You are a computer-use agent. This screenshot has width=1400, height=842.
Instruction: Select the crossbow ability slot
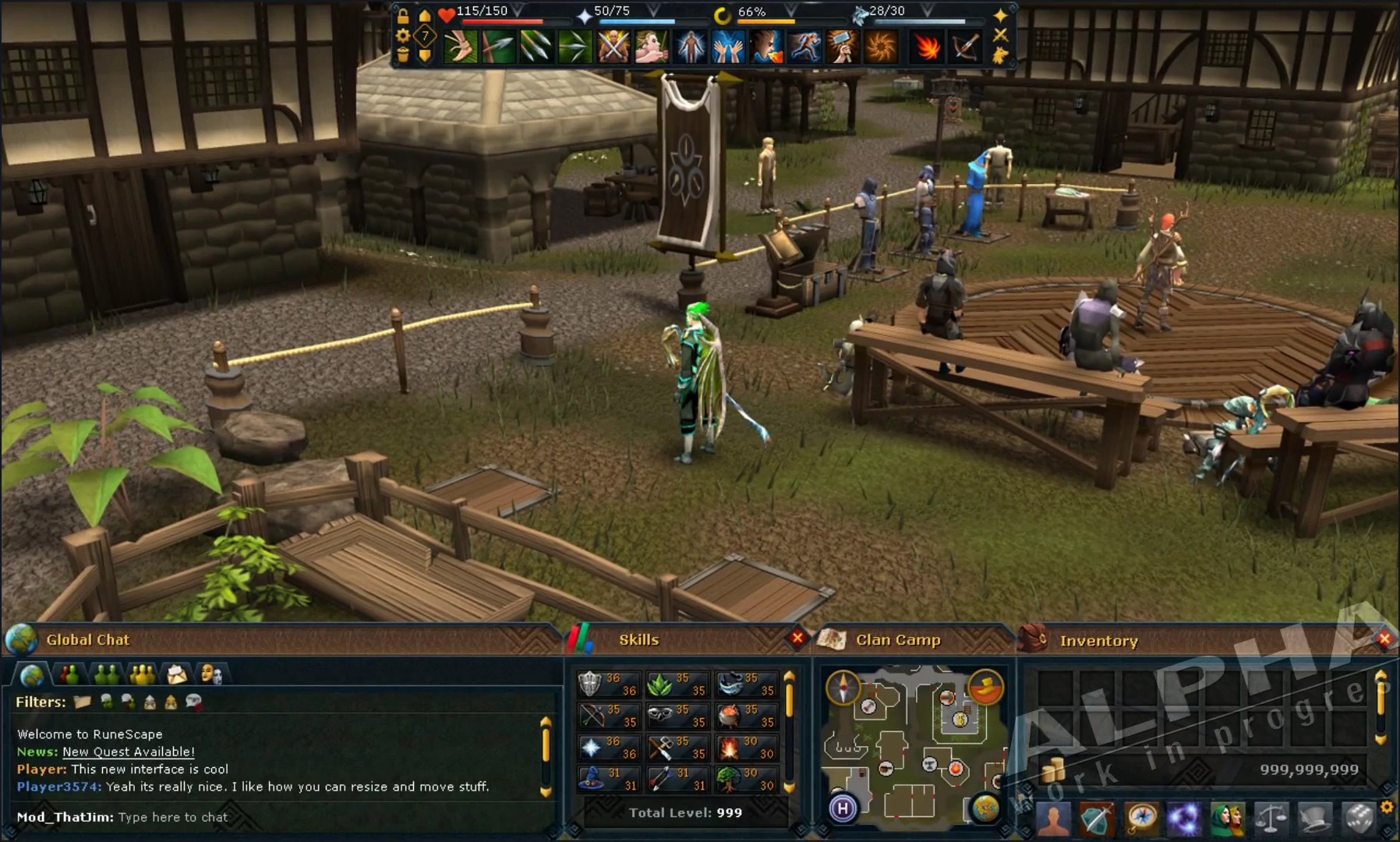[965, 46]
